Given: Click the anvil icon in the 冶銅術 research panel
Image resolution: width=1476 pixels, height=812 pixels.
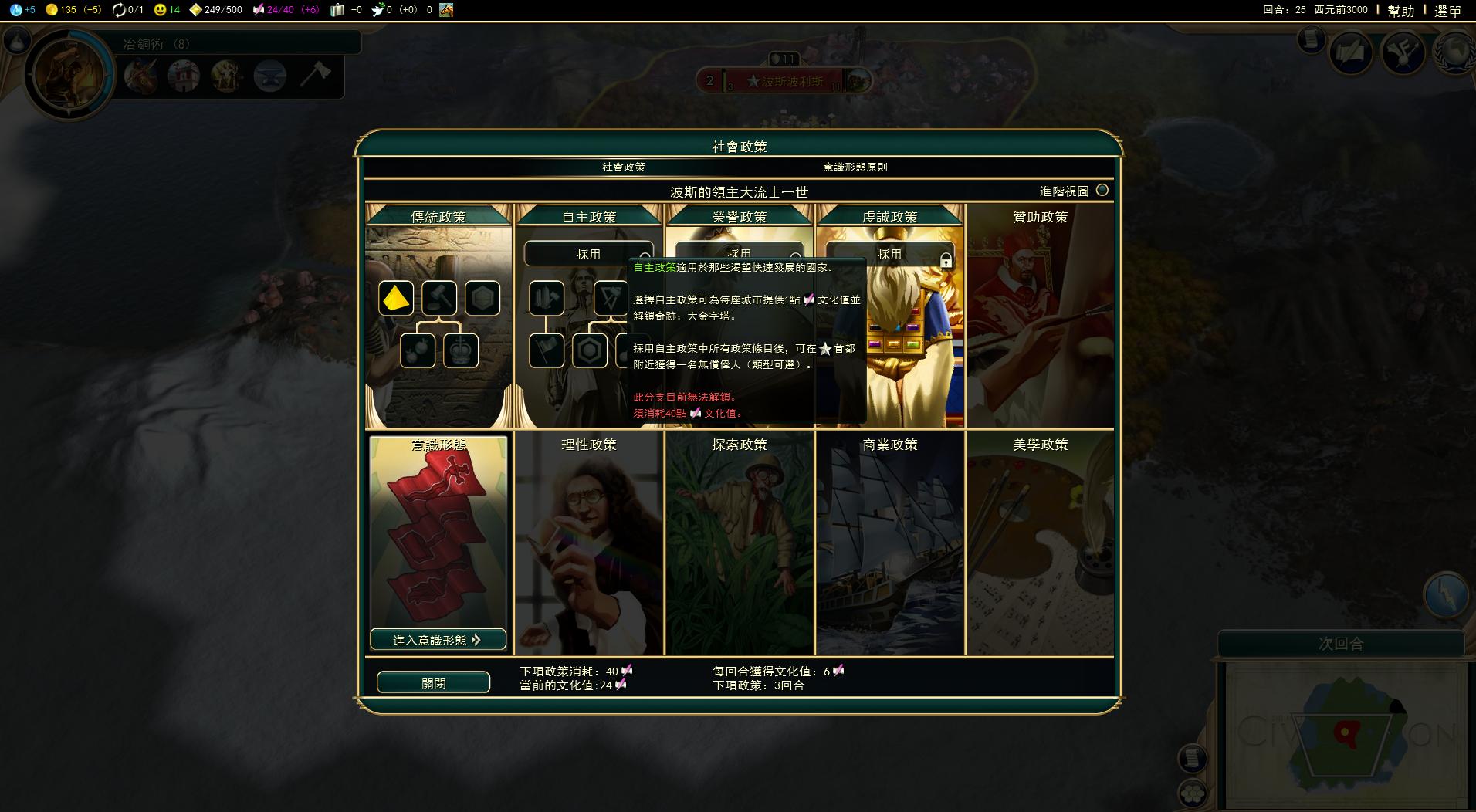Looking at the screenshot, I should tap(271, 76).
